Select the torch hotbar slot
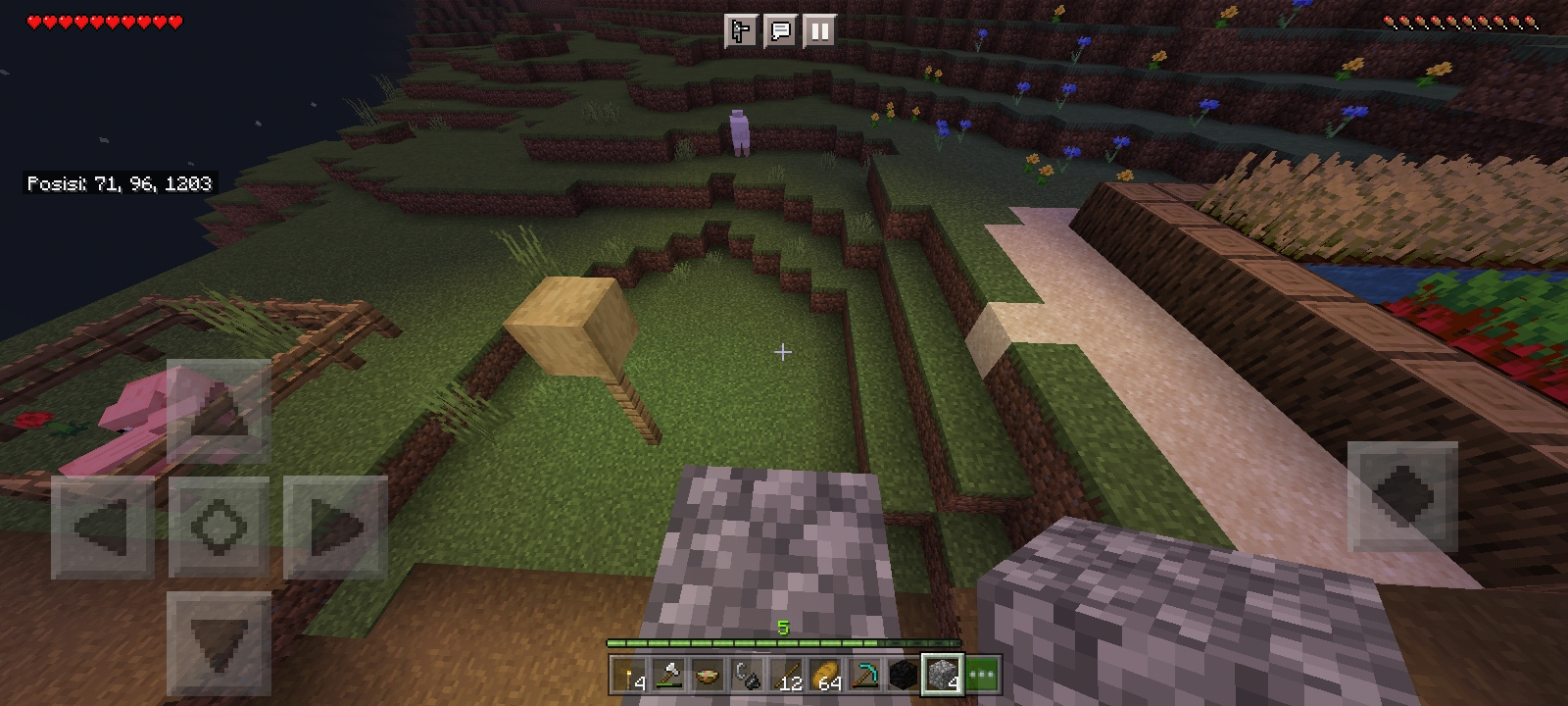This screenshot has width=1568, height=706. pyautogui.click(x=629, y=676)
